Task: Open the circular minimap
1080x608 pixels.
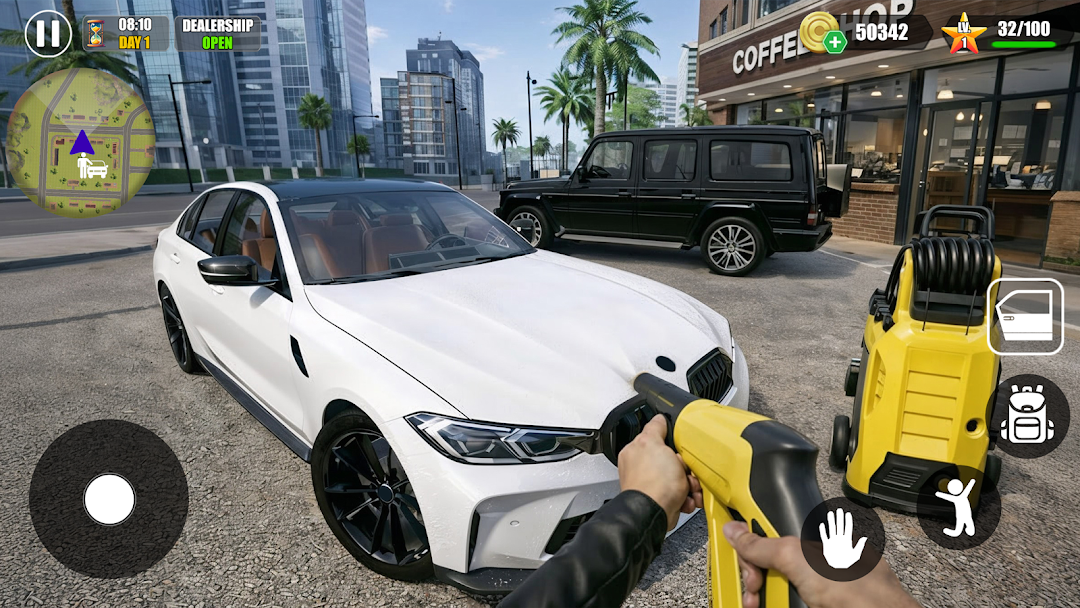Action: [x=81, y=142]
